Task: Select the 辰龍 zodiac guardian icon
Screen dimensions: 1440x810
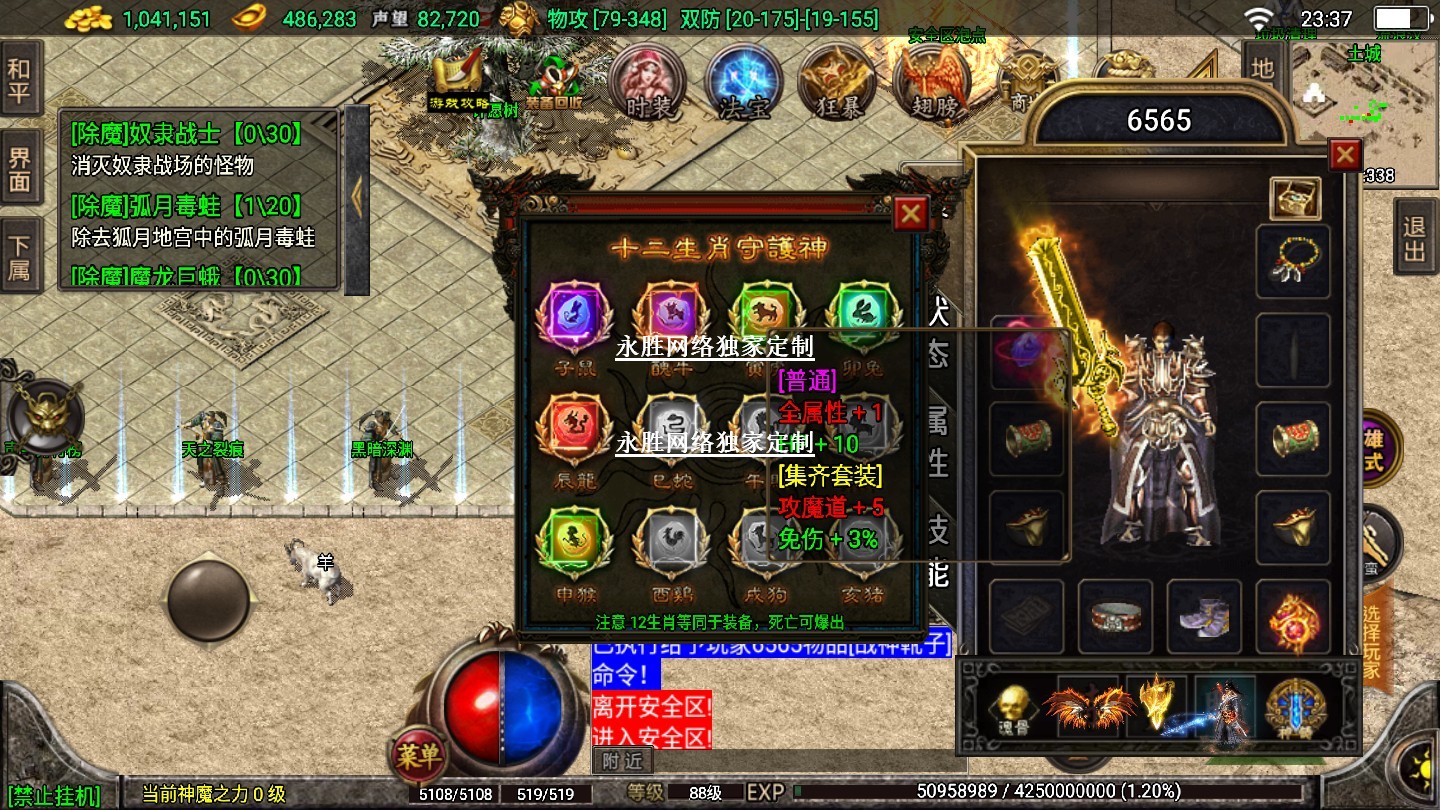Action: point(574,430)
